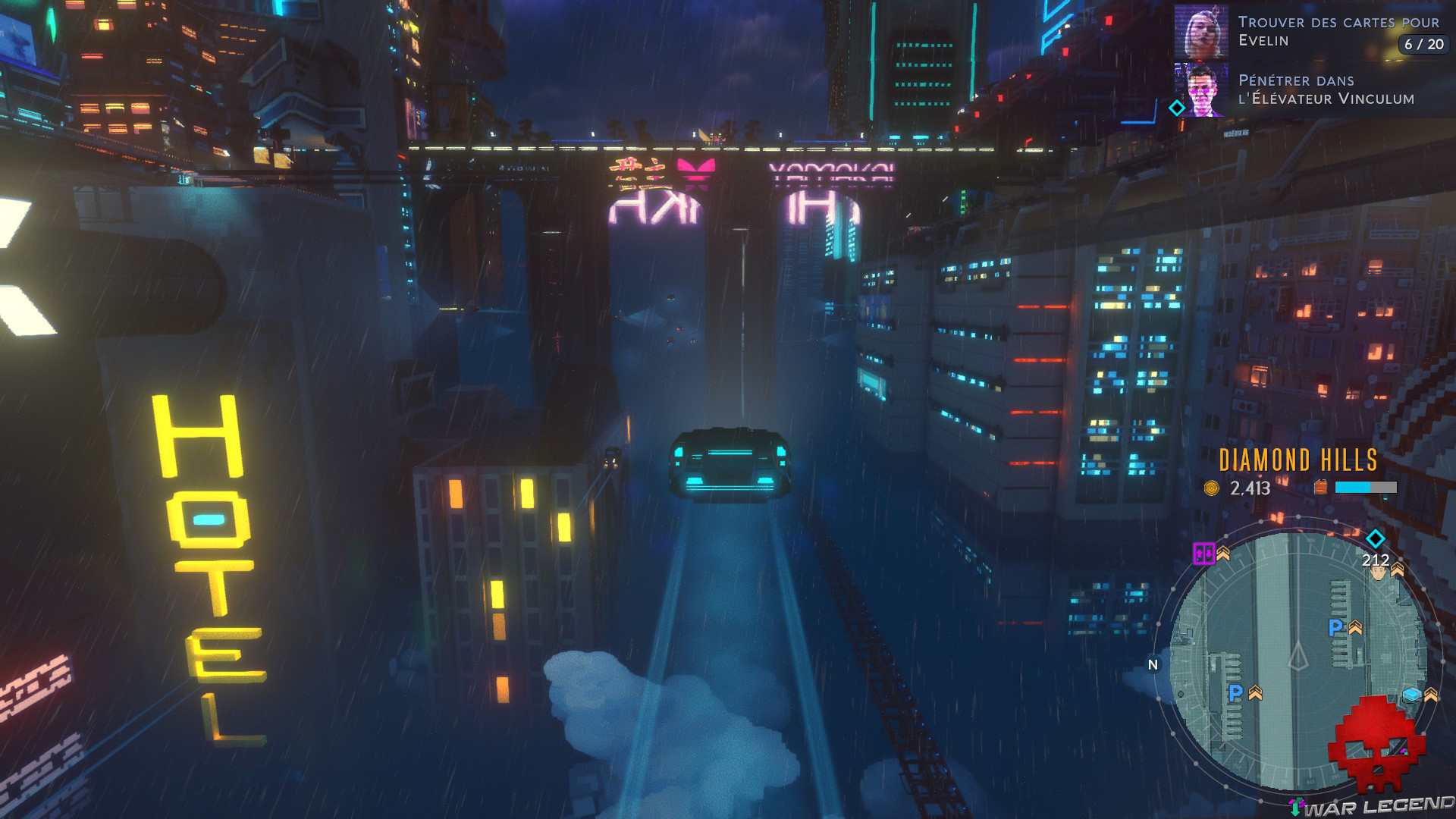Select the gold coin currency icon
This screenshot has width=1456, height=819.
point(1210,488)
